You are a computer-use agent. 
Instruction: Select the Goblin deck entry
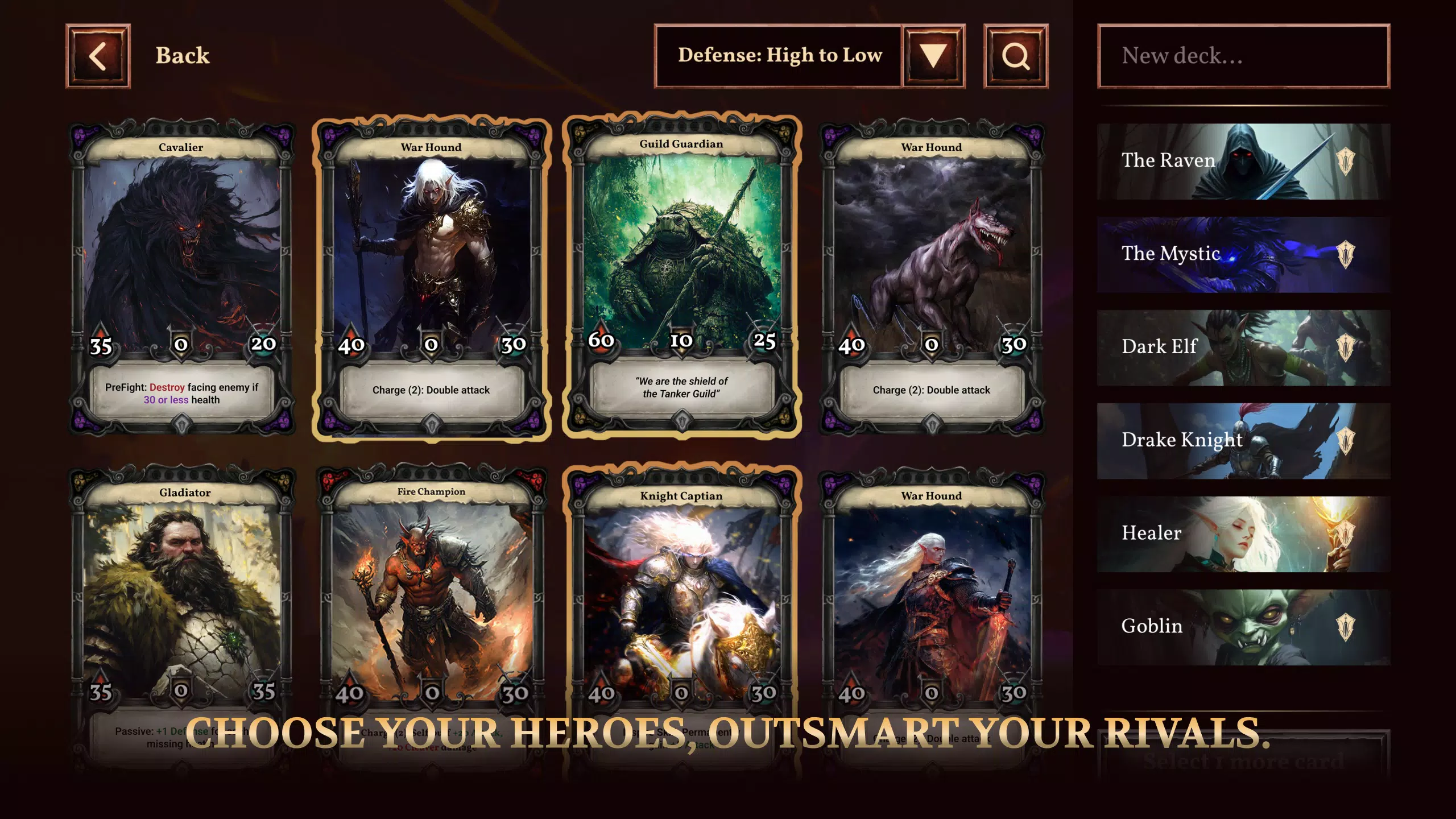coord(1243,627)
